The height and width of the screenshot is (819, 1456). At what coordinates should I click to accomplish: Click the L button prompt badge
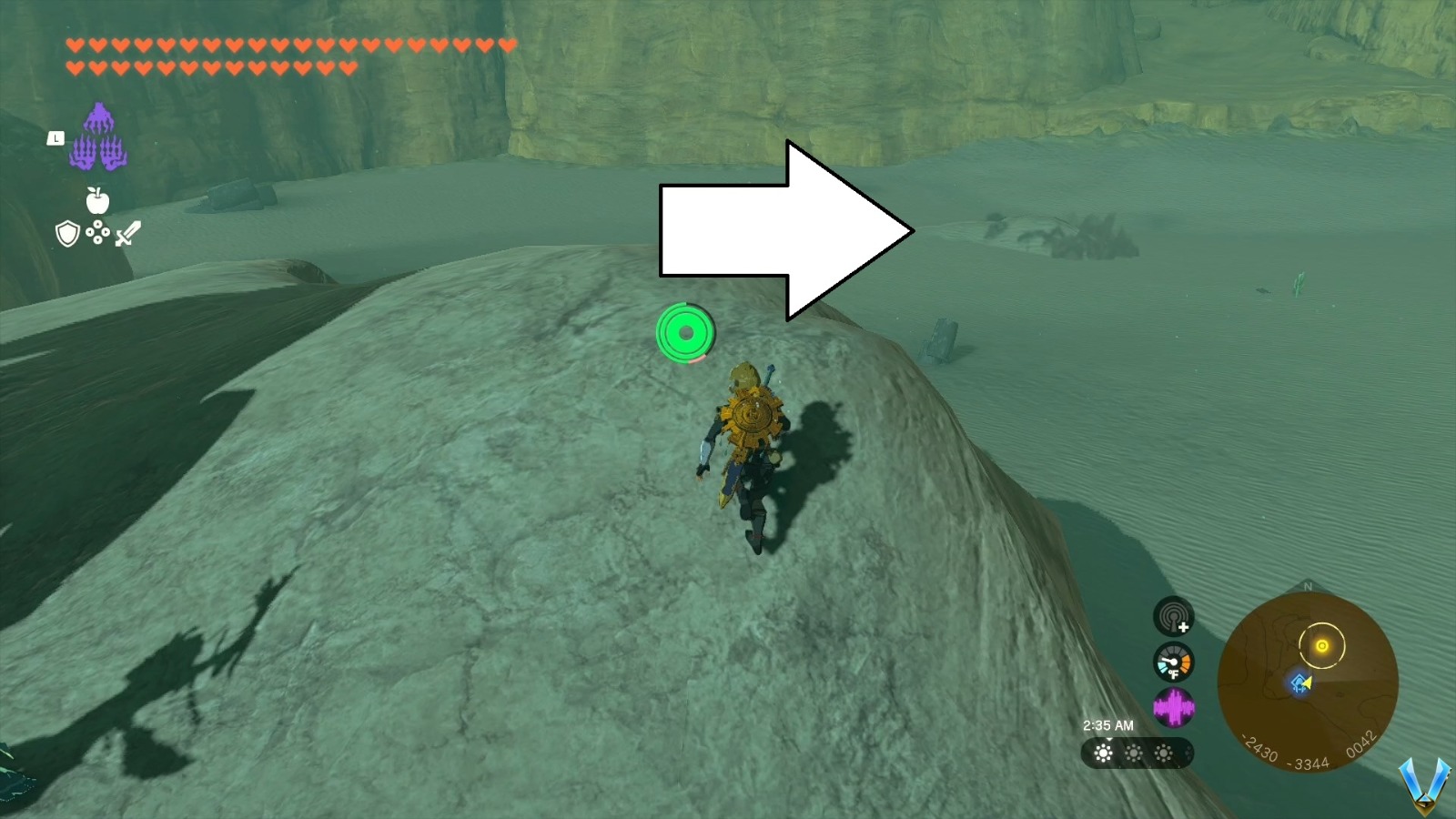(56, 137)
